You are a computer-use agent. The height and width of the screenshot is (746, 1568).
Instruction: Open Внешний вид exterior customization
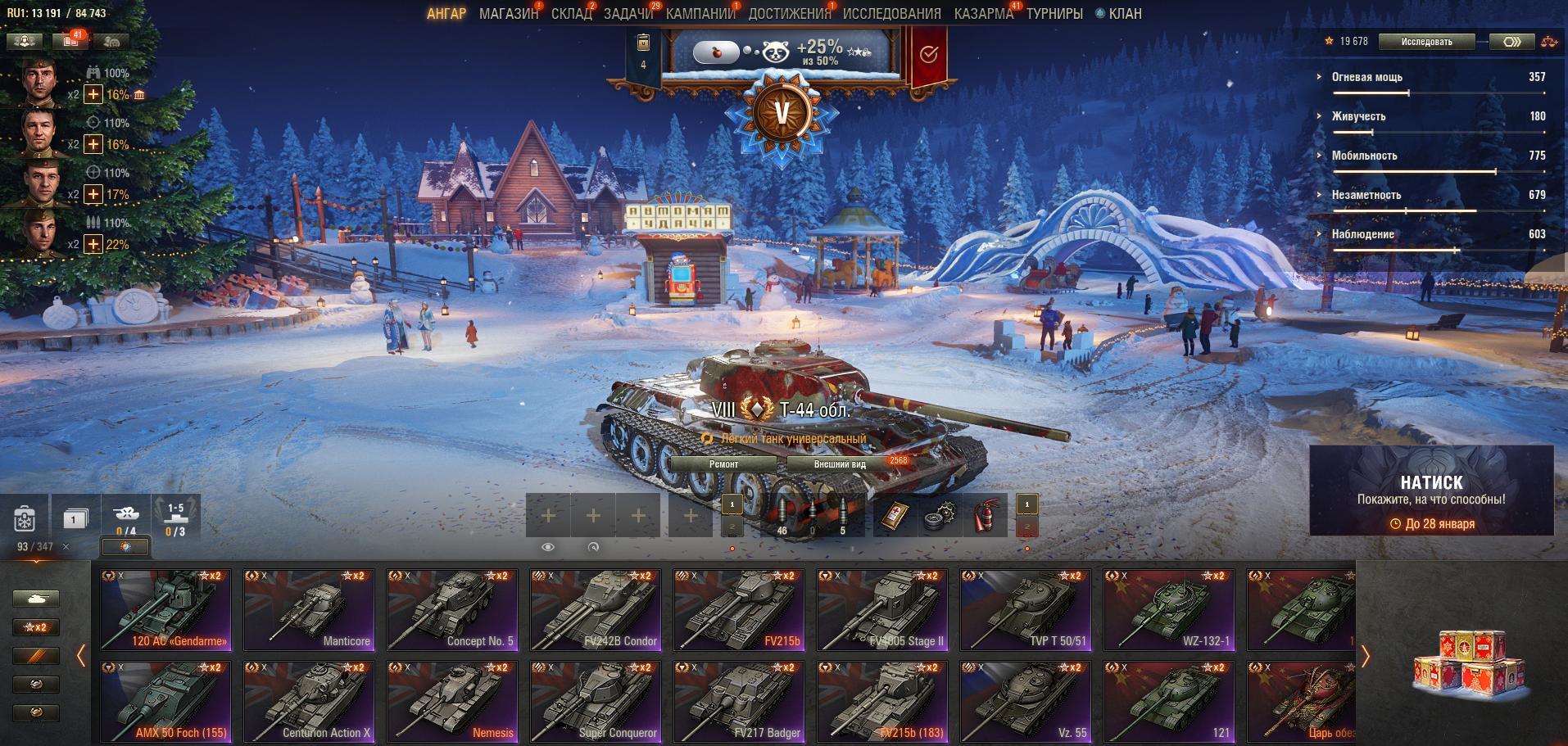tap(840, 464)
